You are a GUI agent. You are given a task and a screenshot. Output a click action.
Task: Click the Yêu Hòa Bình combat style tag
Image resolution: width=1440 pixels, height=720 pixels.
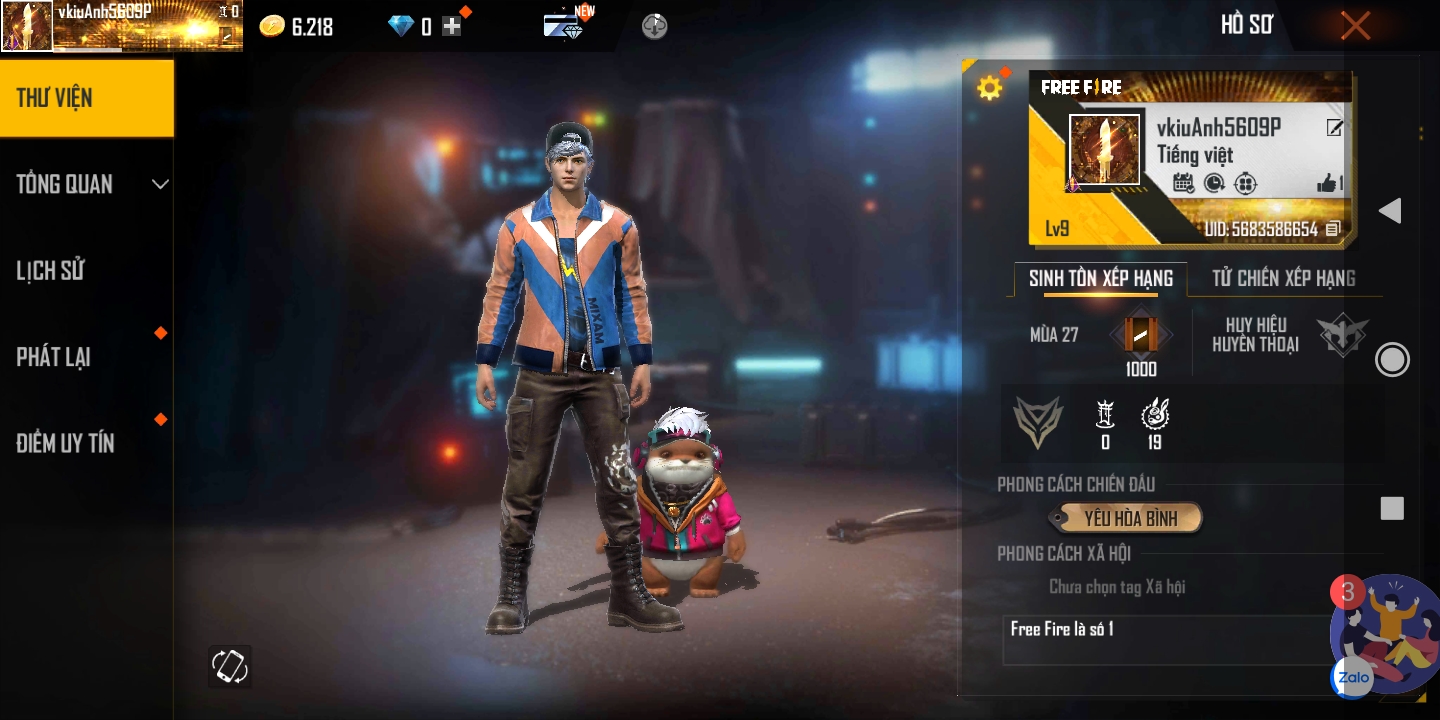point(1130,518)
